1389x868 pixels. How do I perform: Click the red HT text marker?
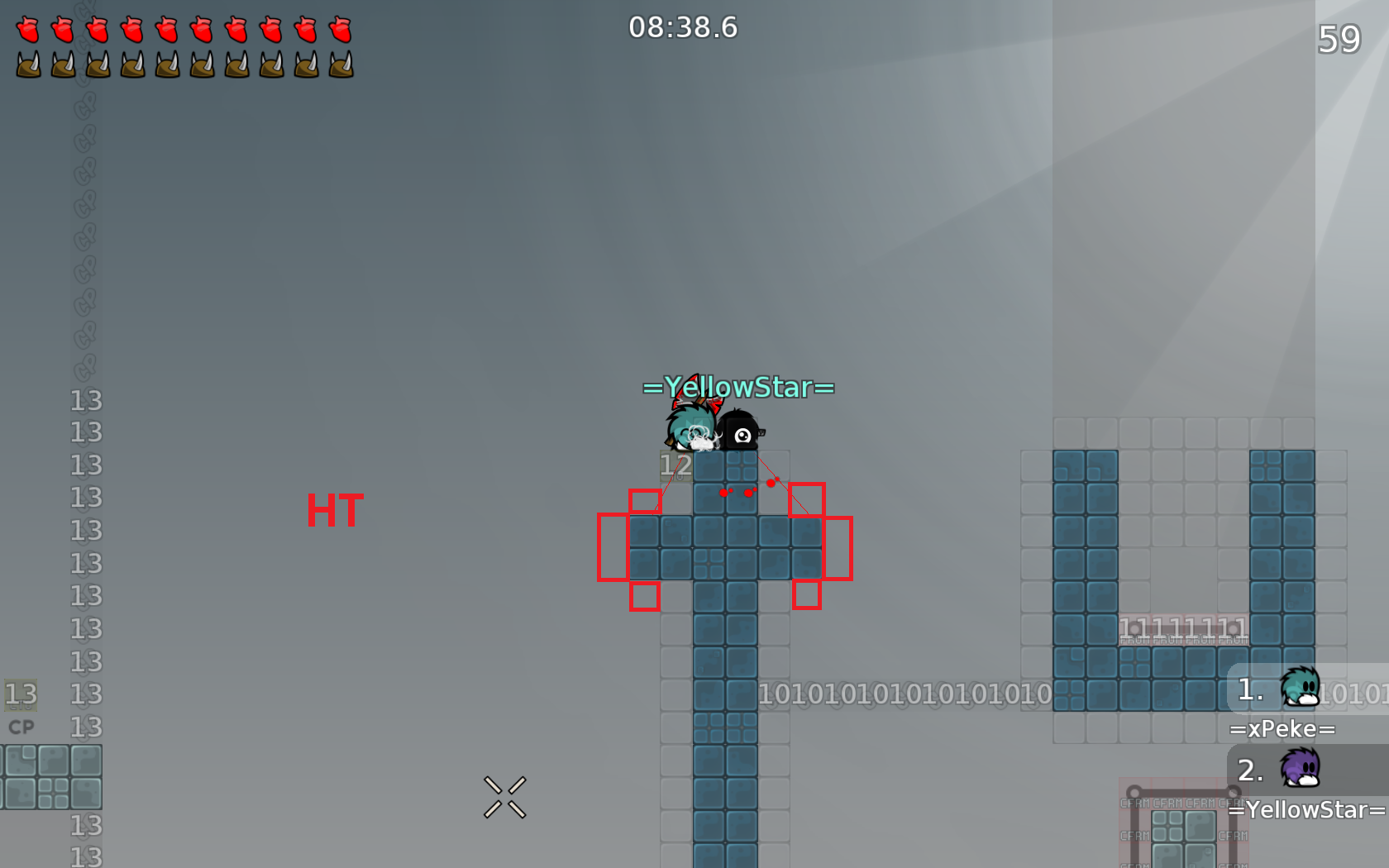point(335,510)
